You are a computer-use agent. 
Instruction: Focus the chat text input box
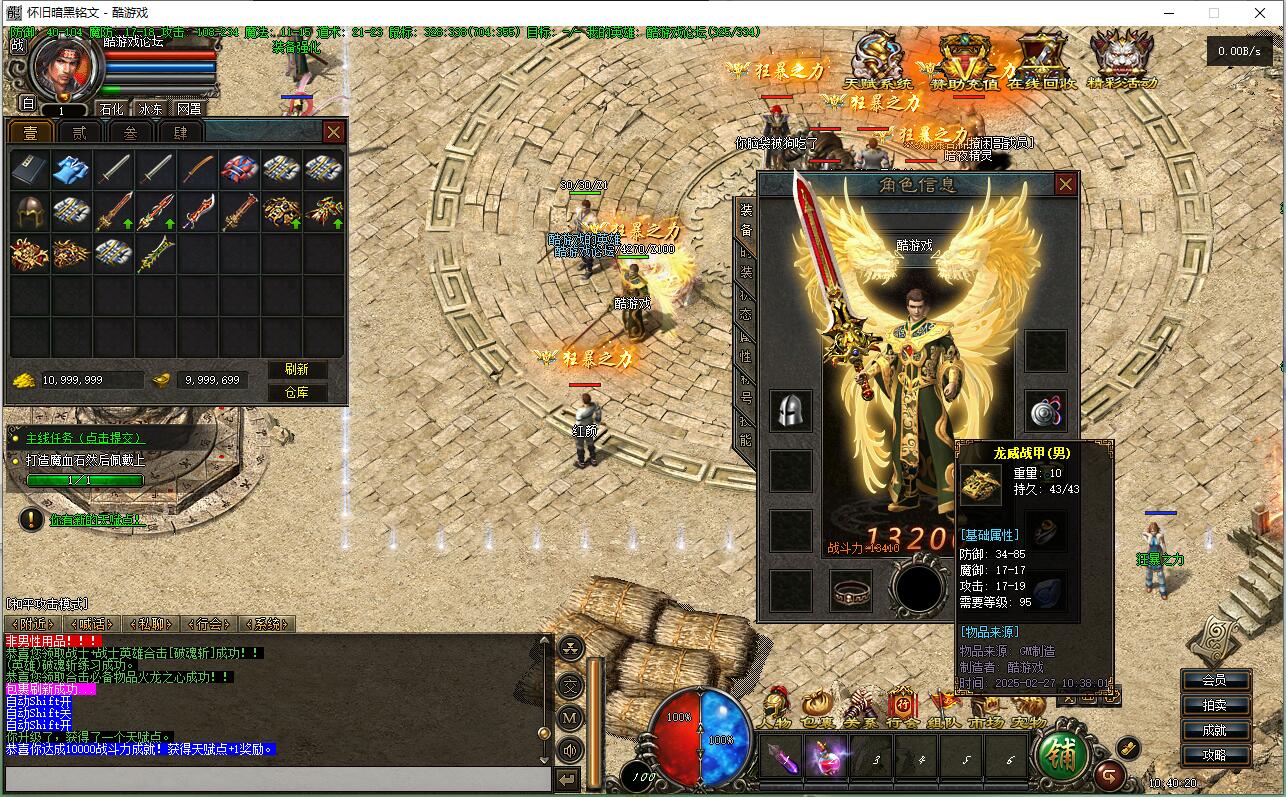(x=278, y=779)
